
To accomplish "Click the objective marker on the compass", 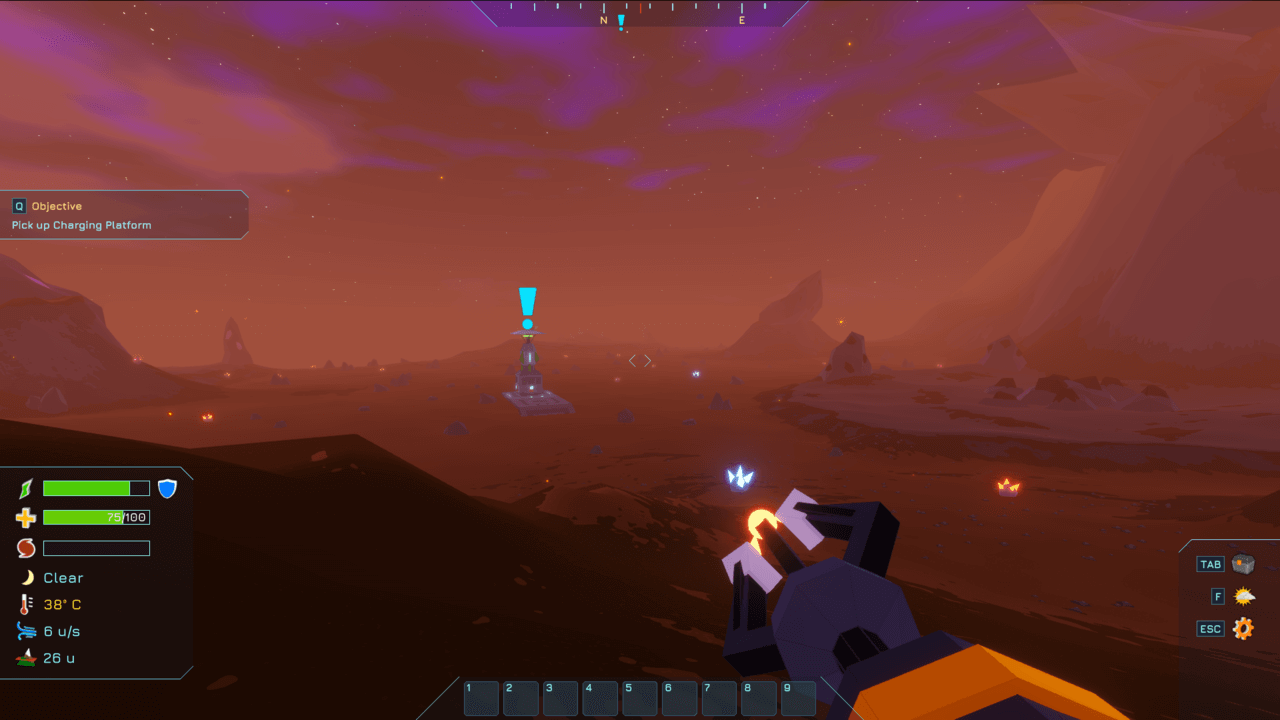I will click(x=621, y=21).
